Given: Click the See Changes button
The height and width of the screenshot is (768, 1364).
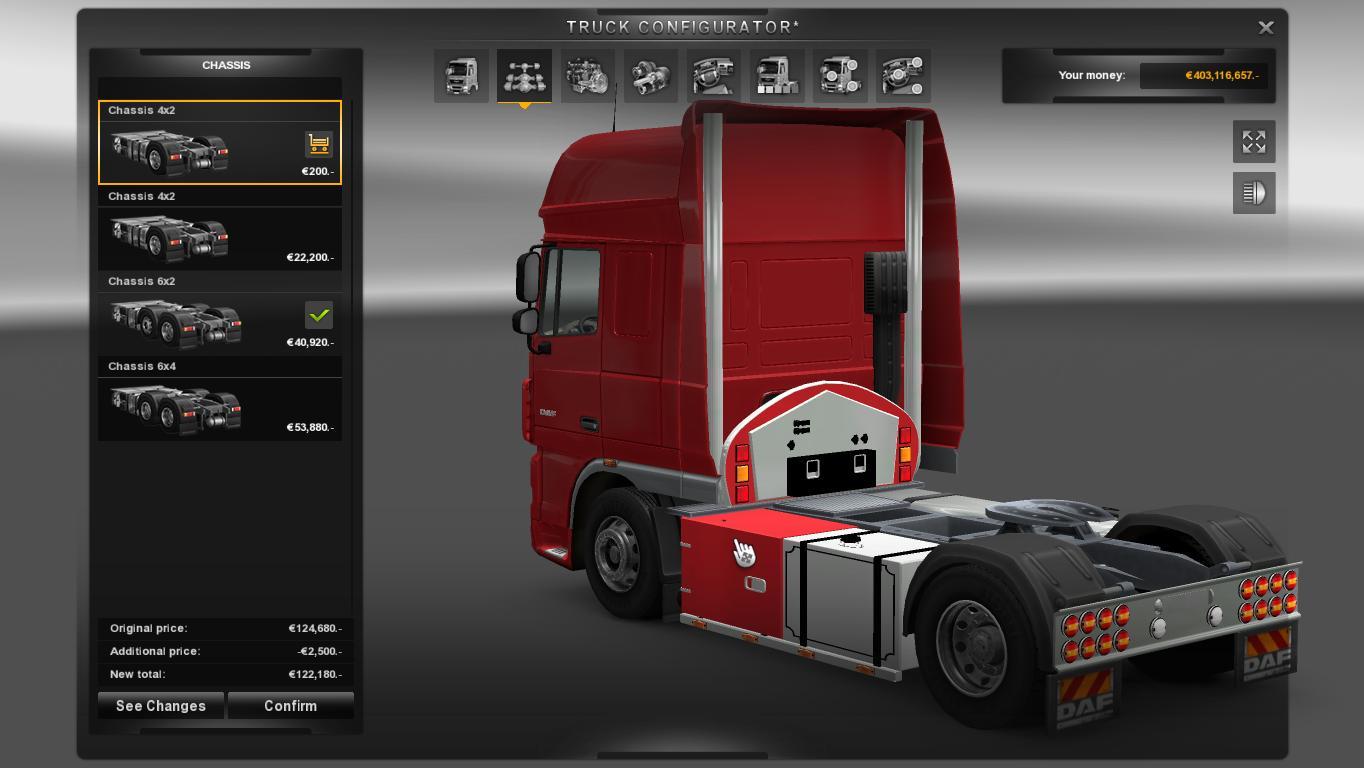Looking at the screenshot, I should pos(161,706).
